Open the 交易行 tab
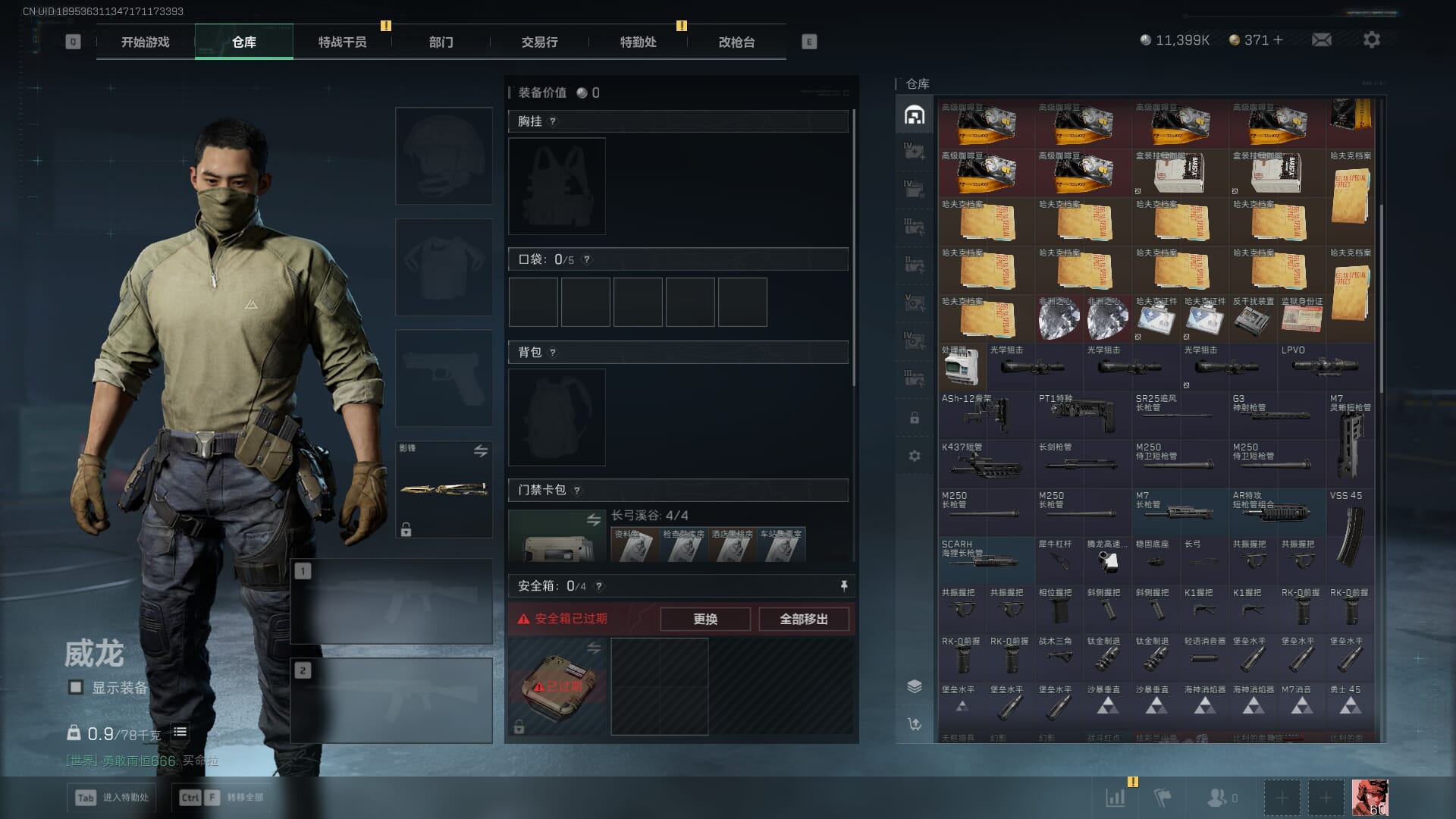 pos(539,42)
